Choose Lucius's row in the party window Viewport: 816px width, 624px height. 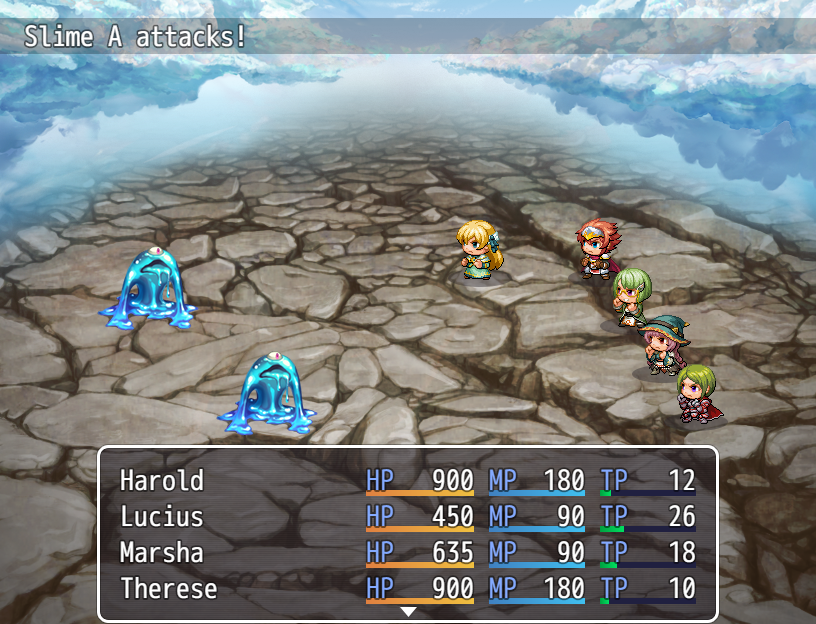pos(161,517)
